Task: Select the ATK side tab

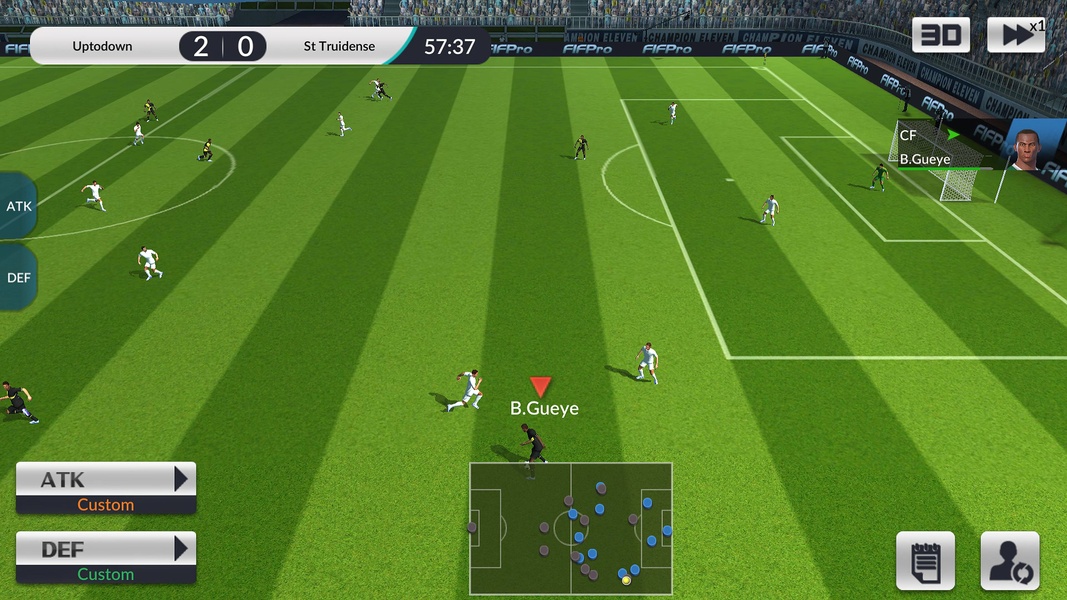Action: (x=19, y=206)
